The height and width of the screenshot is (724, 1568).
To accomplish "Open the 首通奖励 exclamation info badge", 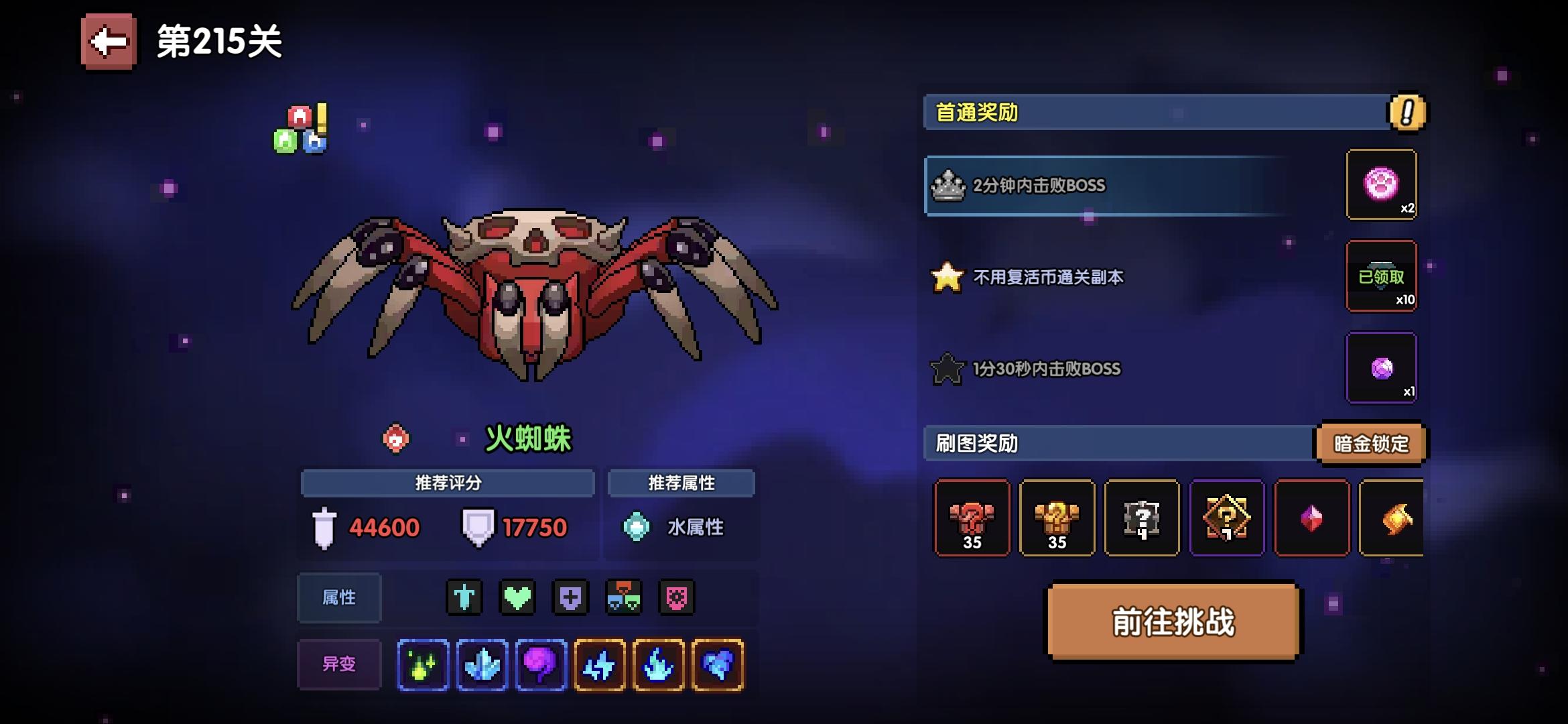I will pos(1406,114).
